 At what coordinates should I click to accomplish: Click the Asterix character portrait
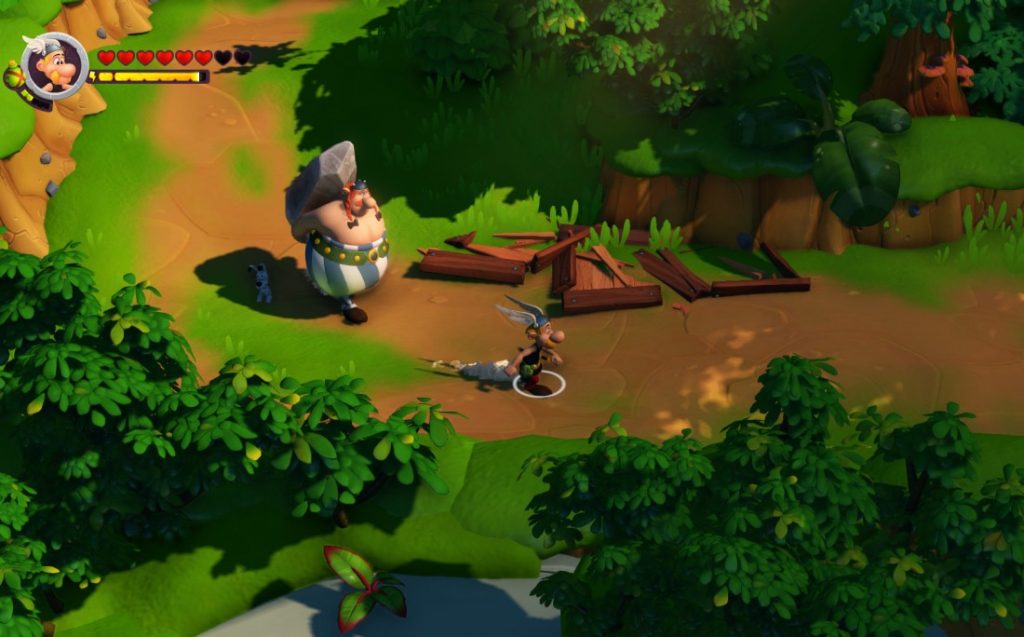(54, 66)
